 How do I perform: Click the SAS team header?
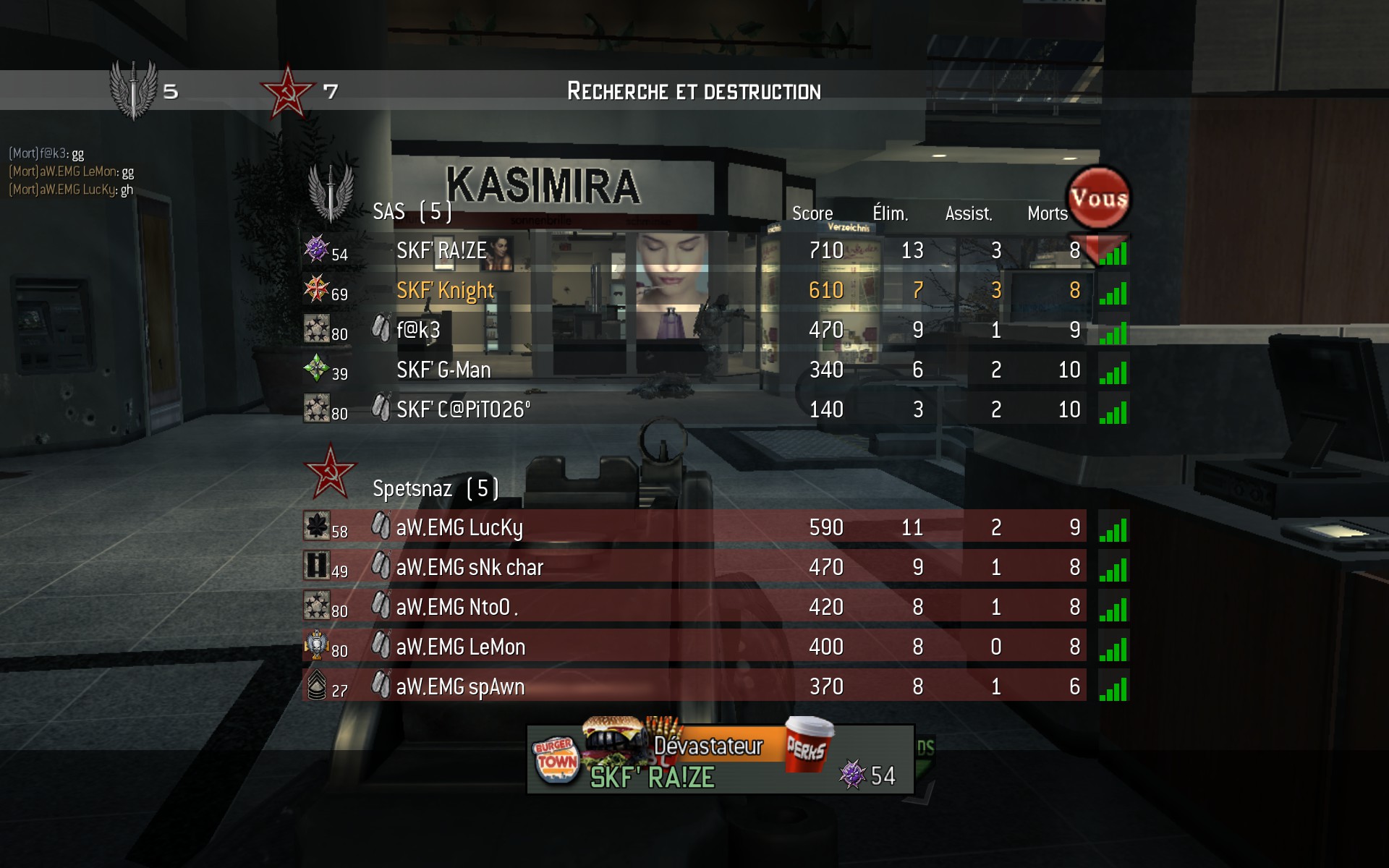click(412, 211)
